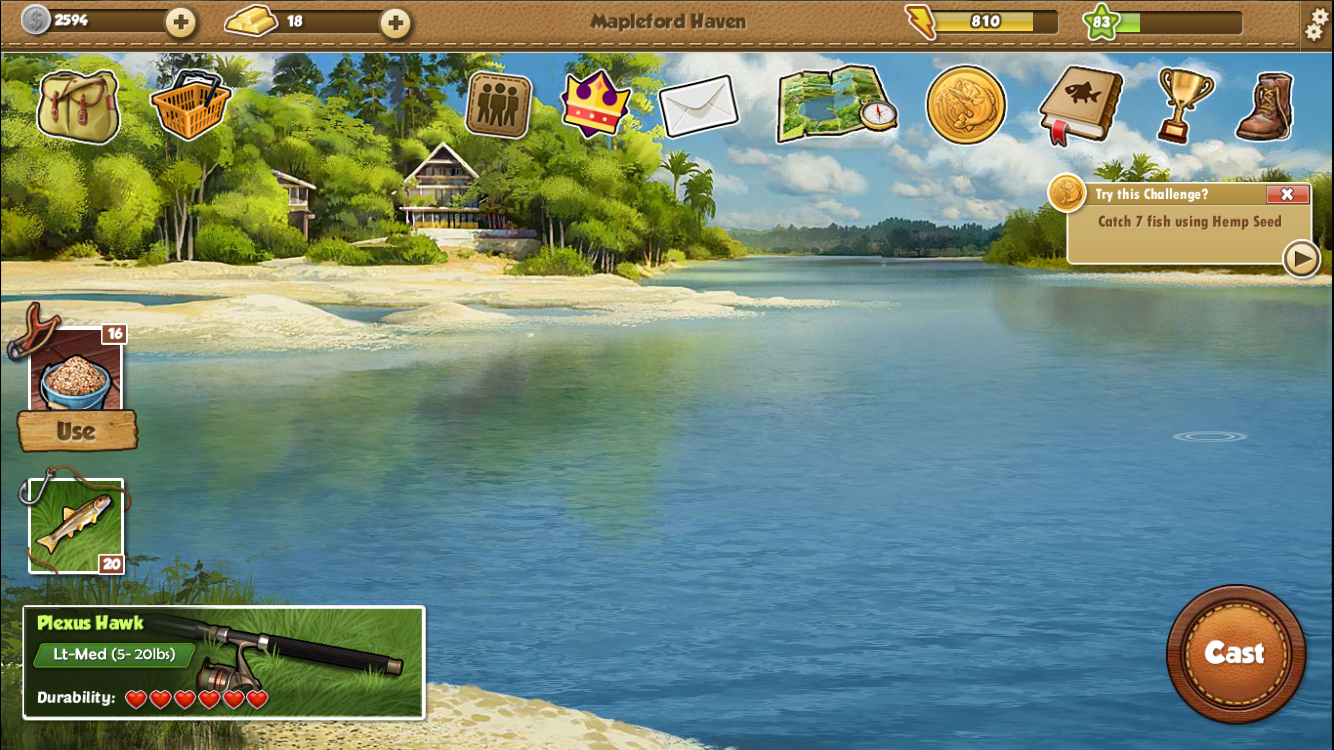Start the challenge with the arrow button
Screen dimensions: 1334x750
click(x=1301, y=259)
